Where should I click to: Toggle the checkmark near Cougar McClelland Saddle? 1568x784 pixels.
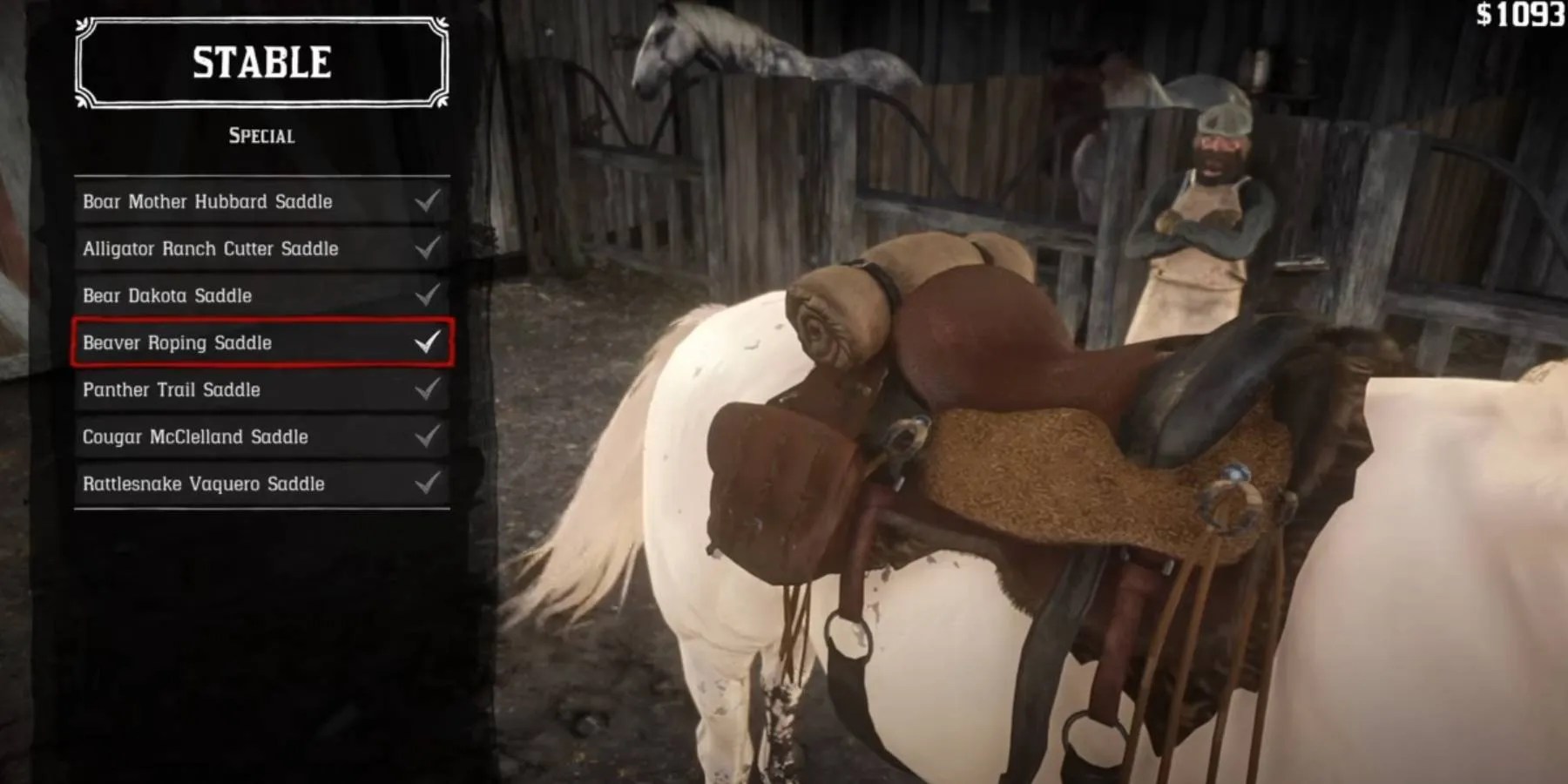(x=426, y=437)
